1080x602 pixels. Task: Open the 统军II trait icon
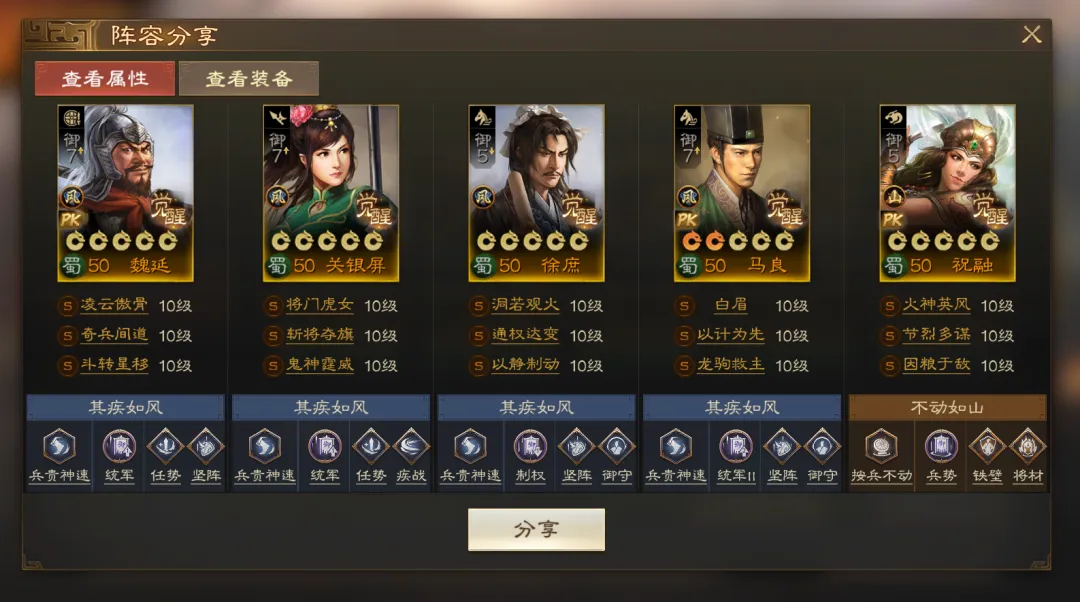pyautogui.click(x=735, y=446)
